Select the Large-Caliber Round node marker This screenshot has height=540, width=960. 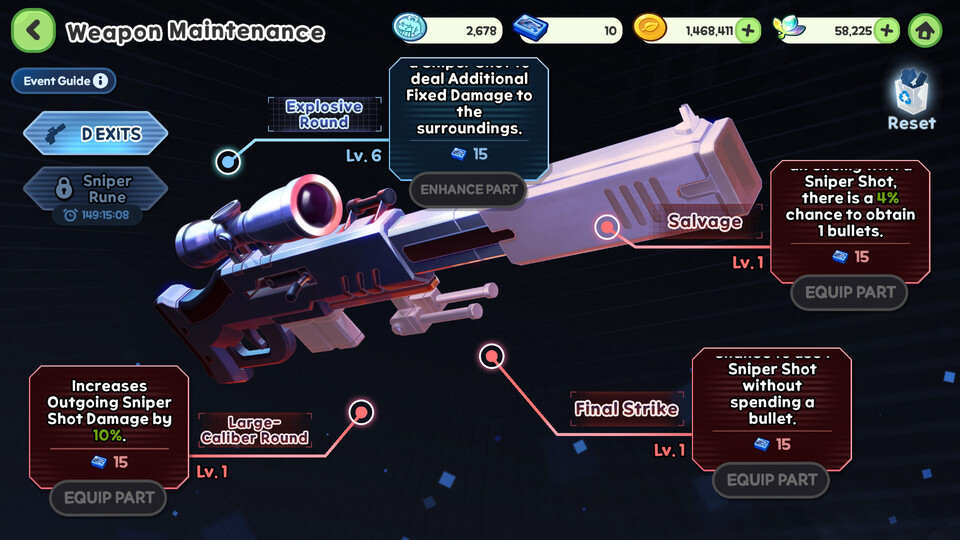[x=361, y=412]
